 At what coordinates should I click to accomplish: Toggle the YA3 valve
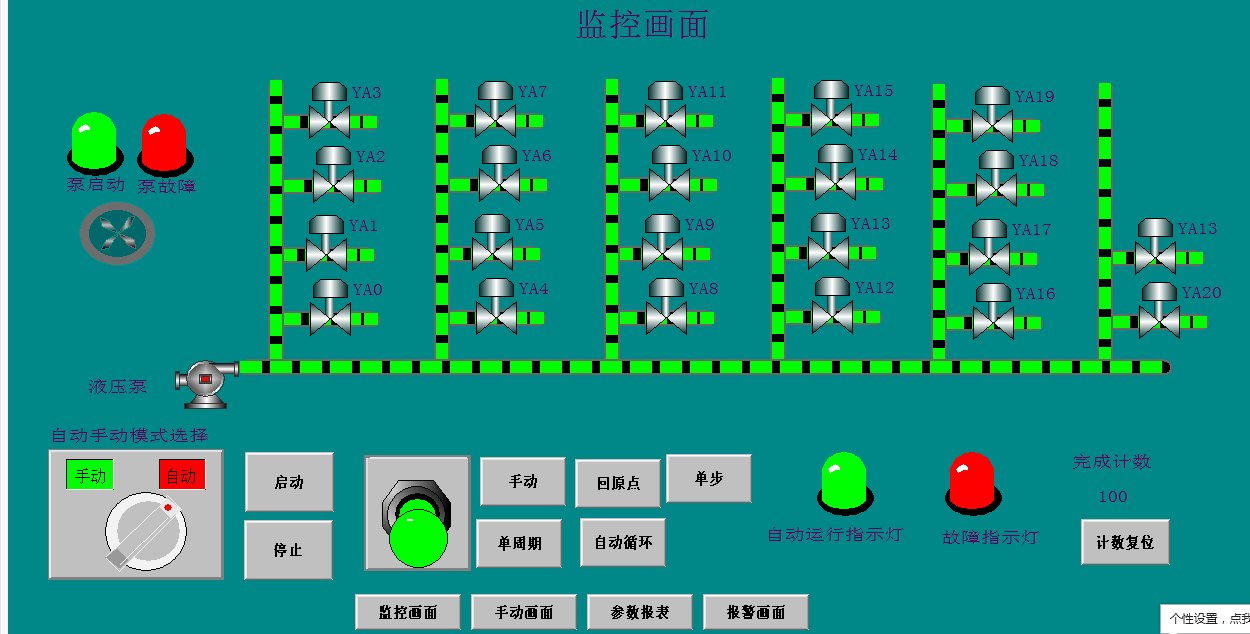click(x=329, y=111)
